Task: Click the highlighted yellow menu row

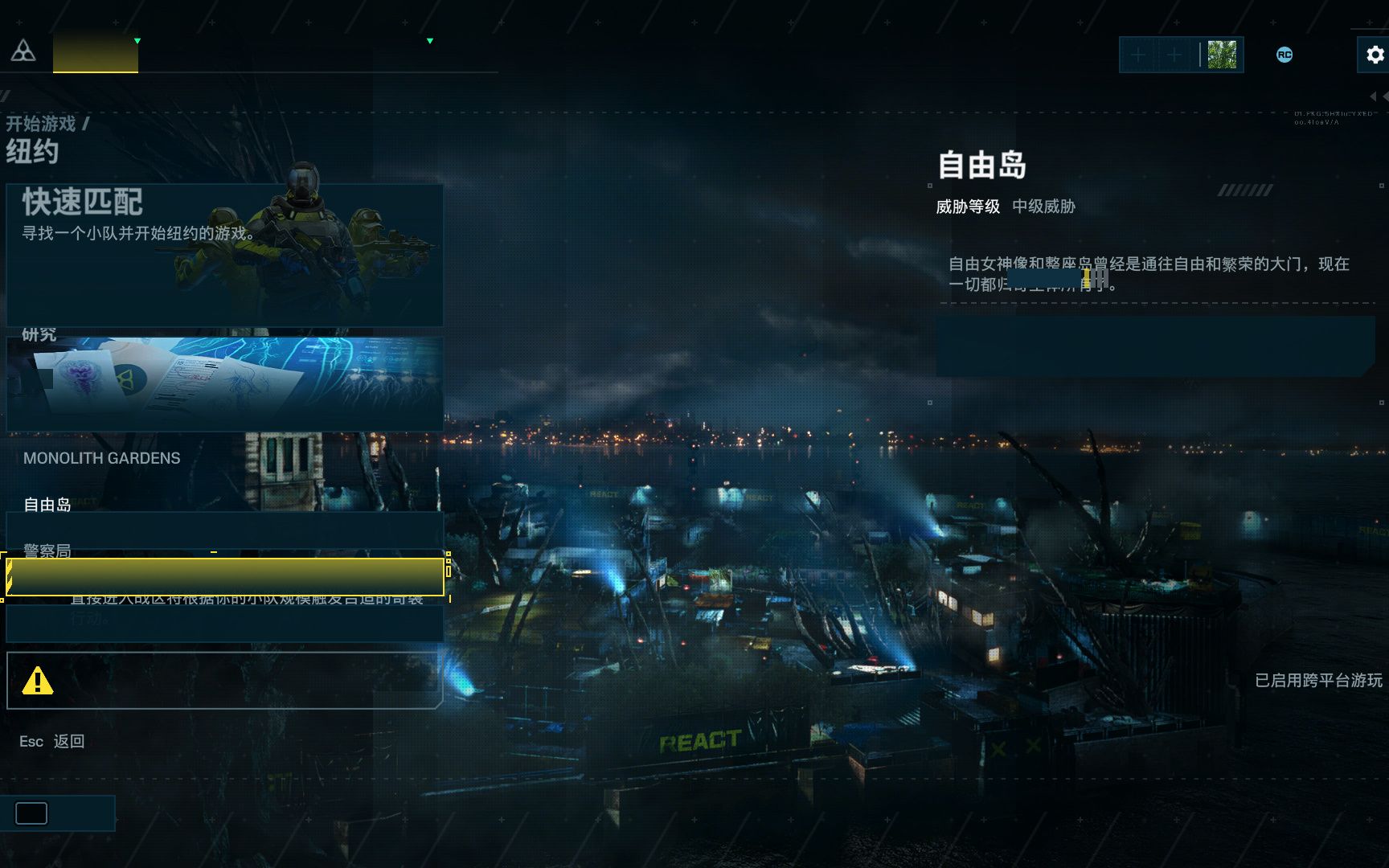Action: (225, 577)
